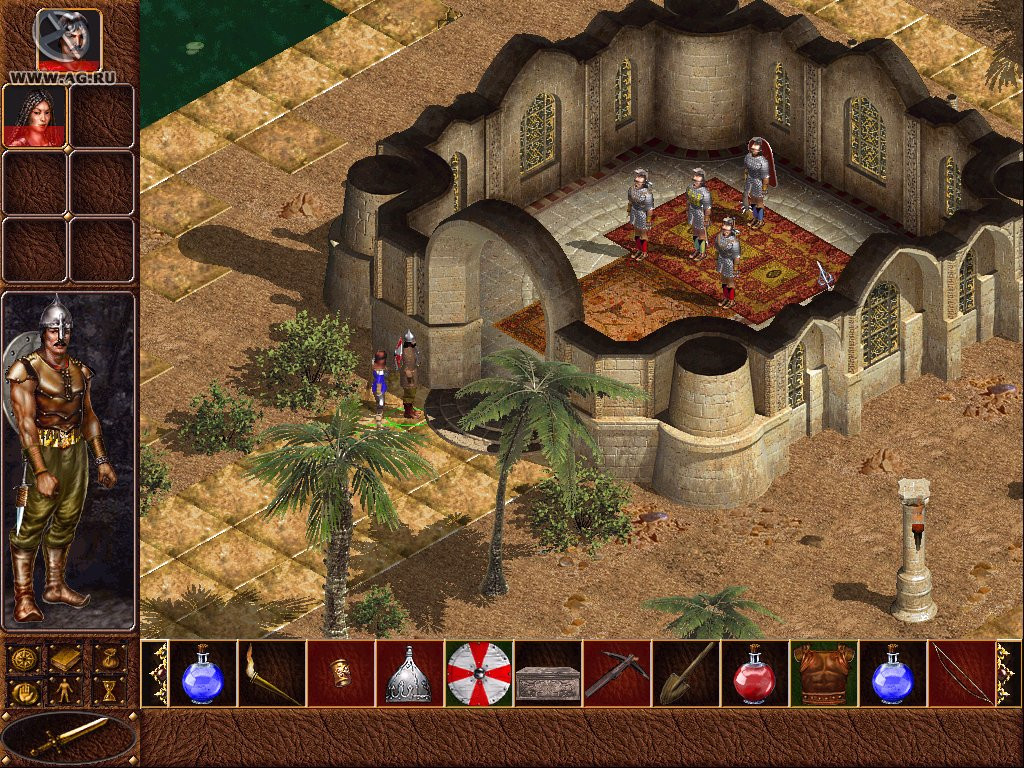Select the burning torch in the hotbar
1024x768 pixels.
coord(272,674)
